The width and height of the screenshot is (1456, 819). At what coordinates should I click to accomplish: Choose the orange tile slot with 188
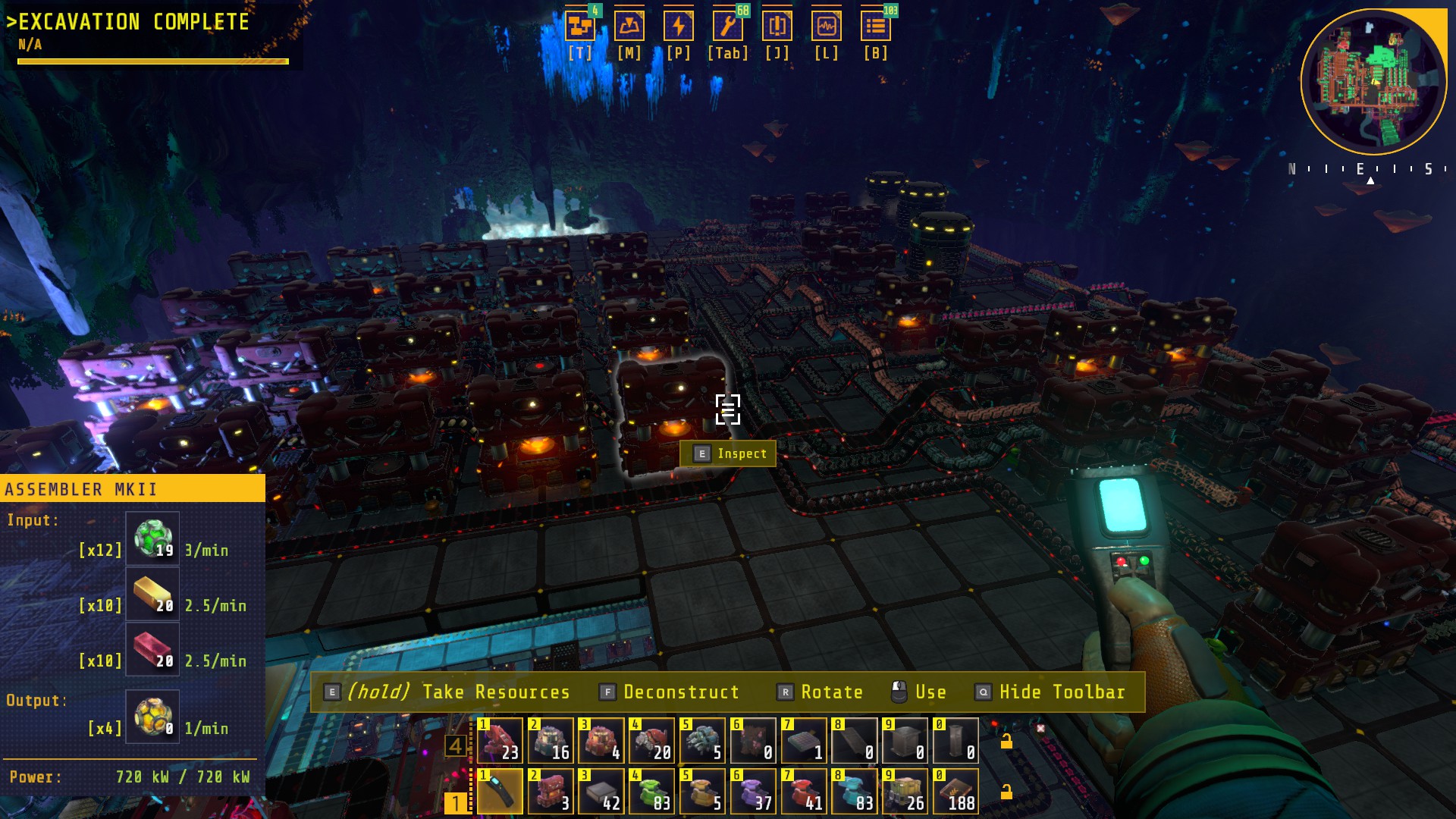tap(955, 791)
